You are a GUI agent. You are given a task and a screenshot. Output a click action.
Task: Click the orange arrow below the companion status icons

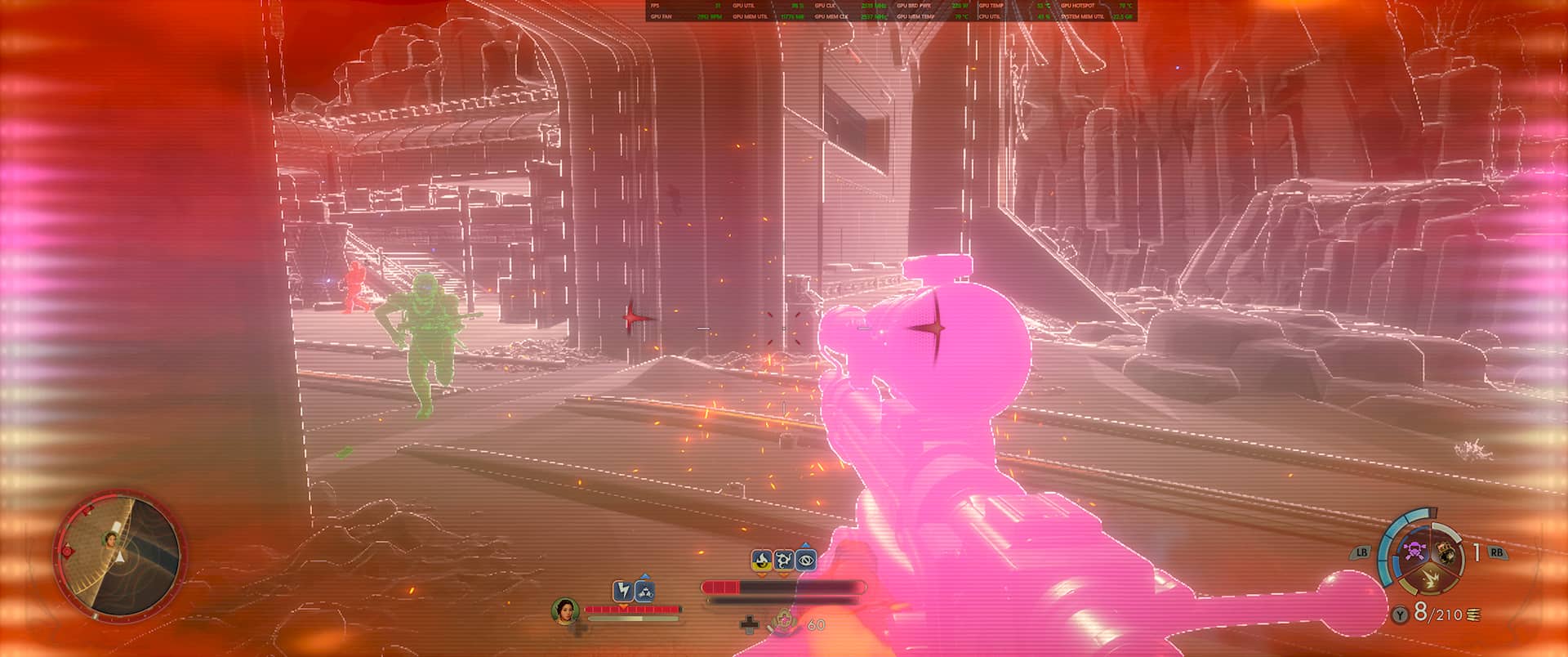623,606
